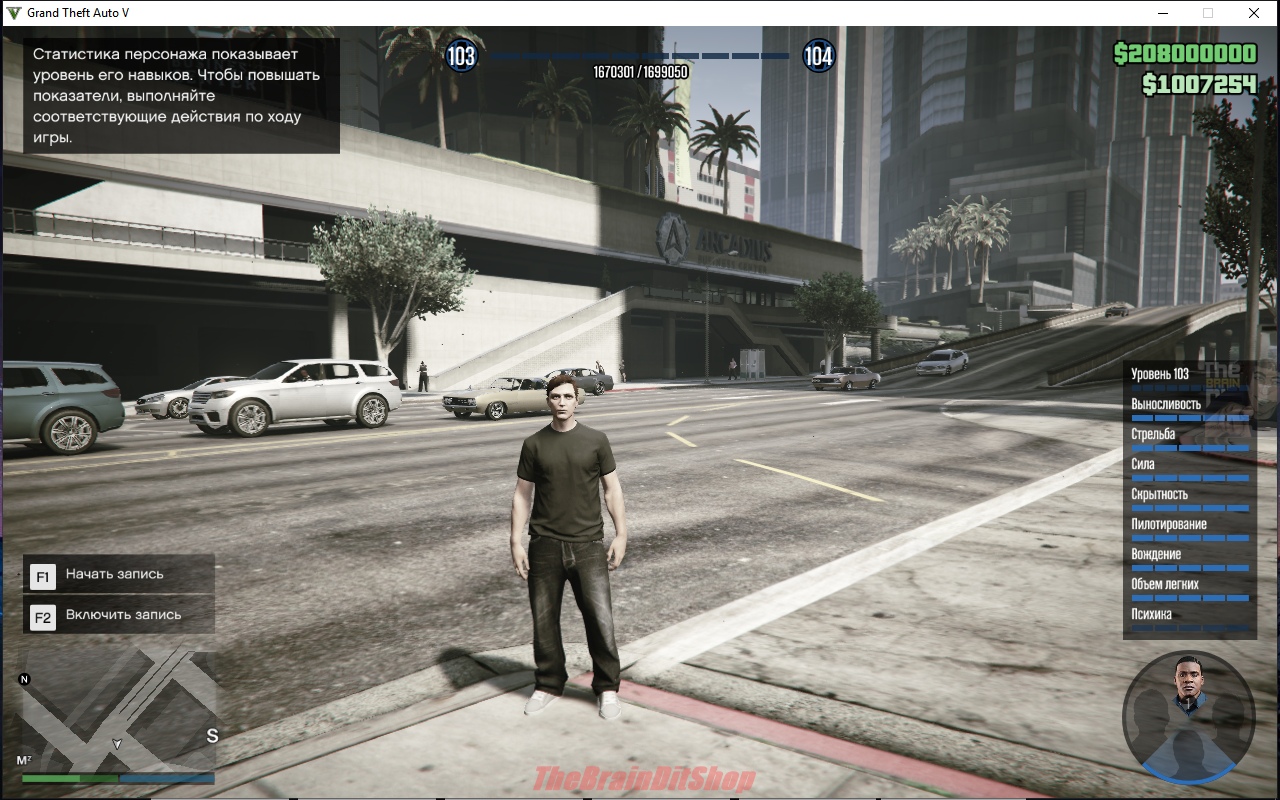This screenshot has height=800, width=1280.
Task: Select the character switch wheel portrait
Action: click(1188, 714)
